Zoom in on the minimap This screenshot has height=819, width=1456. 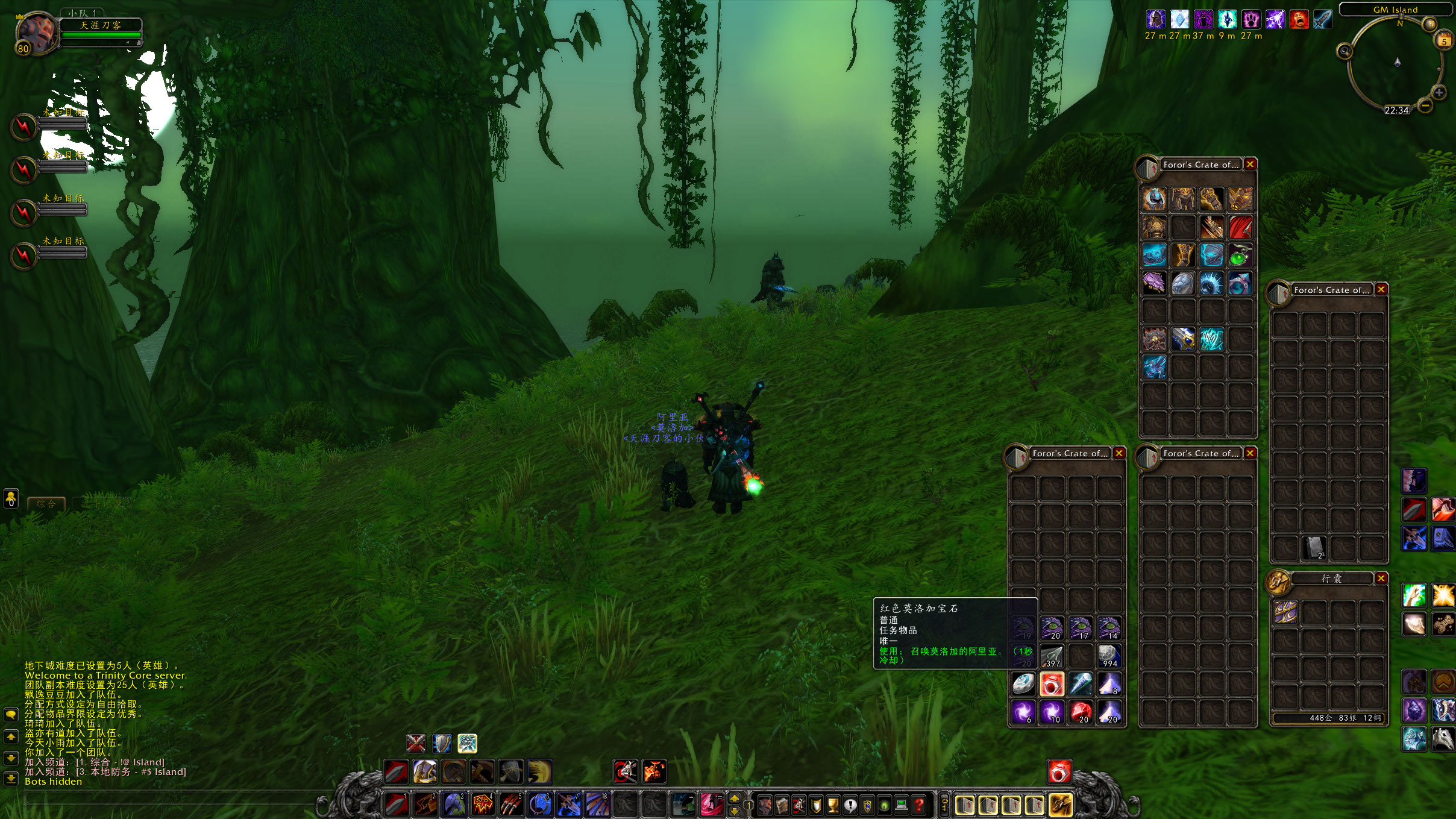click(1439, 93)
